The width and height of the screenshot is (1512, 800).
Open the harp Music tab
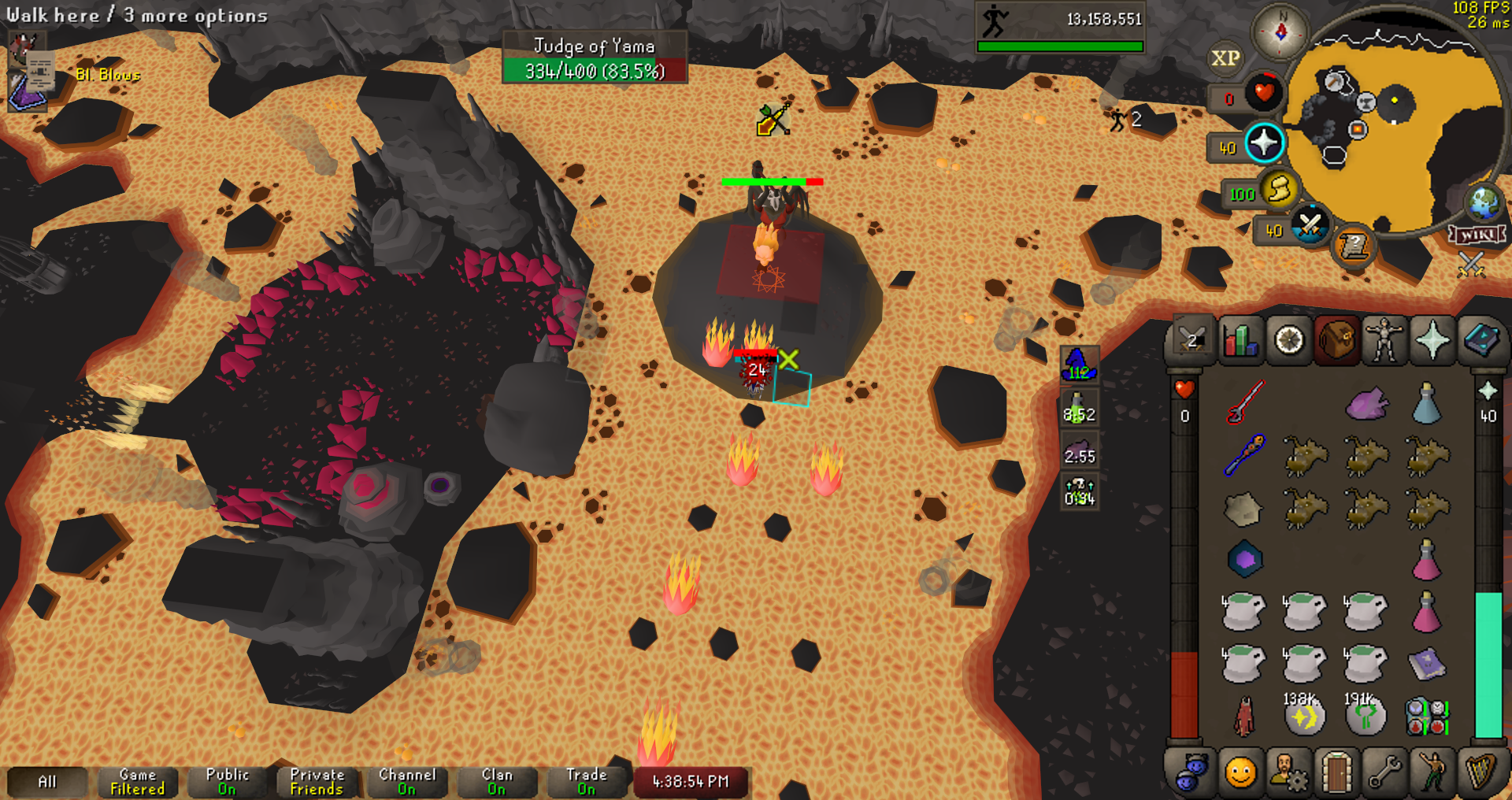(x=1480, y=772)
